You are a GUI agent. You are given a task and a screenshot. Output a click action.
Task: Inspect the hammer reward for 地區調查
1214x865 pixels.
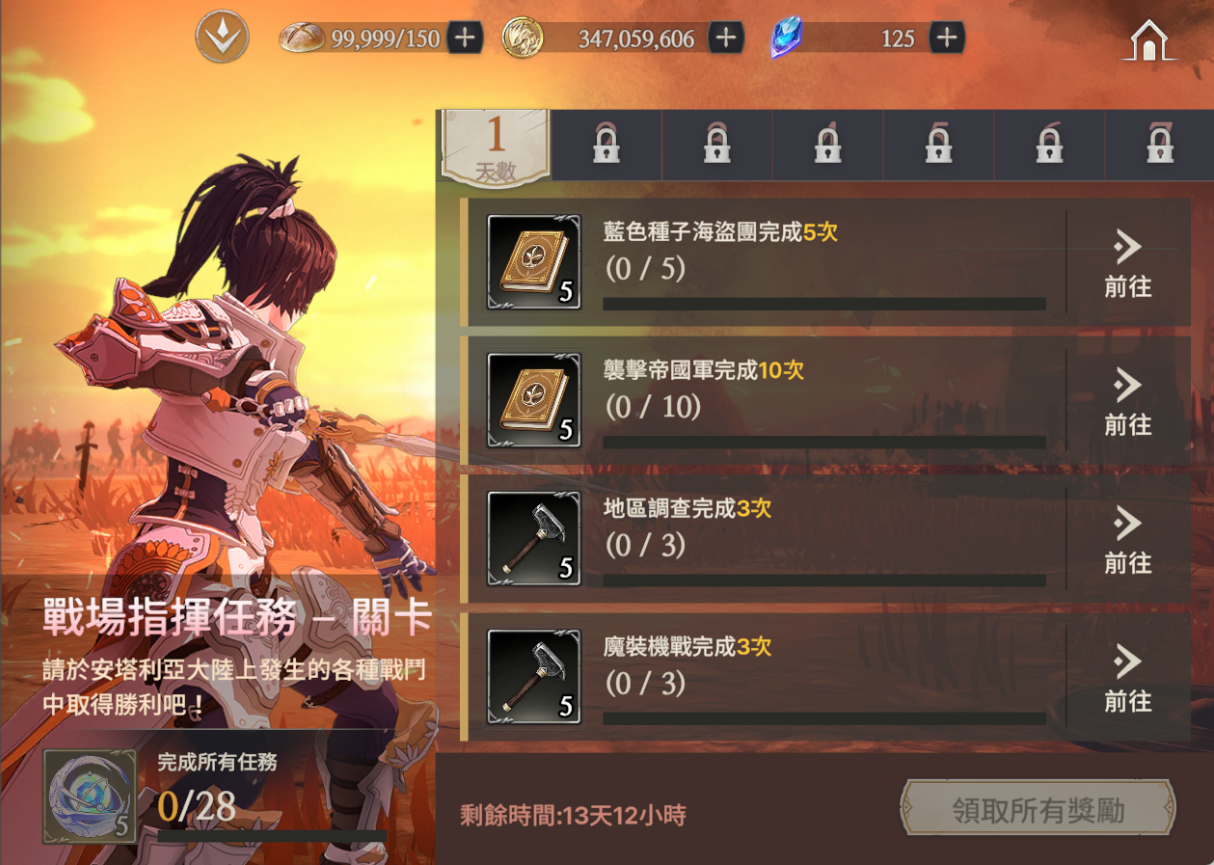pyautogui.click(x=533, y=538)
